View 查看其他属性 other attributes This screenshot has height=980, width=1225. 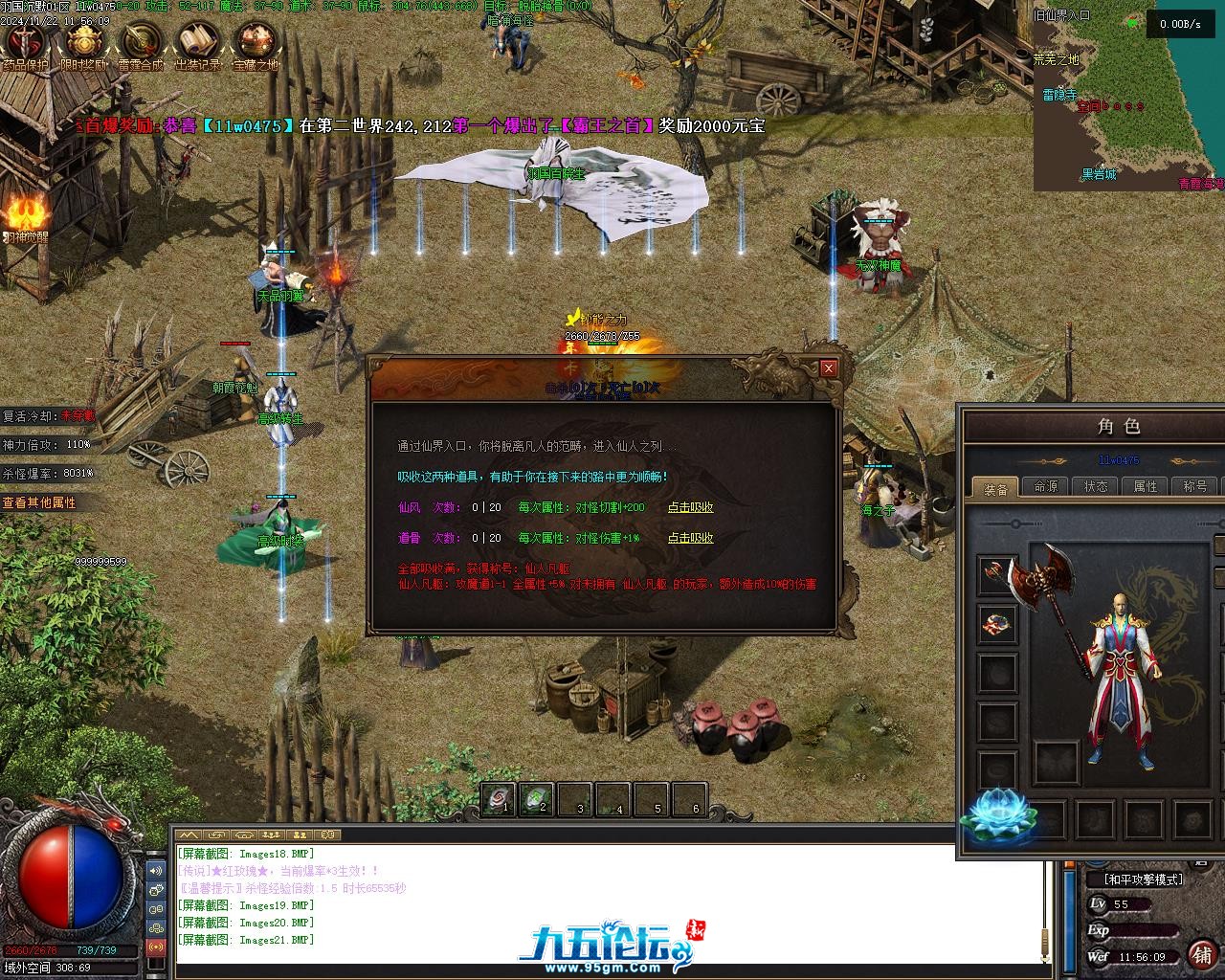39,502
